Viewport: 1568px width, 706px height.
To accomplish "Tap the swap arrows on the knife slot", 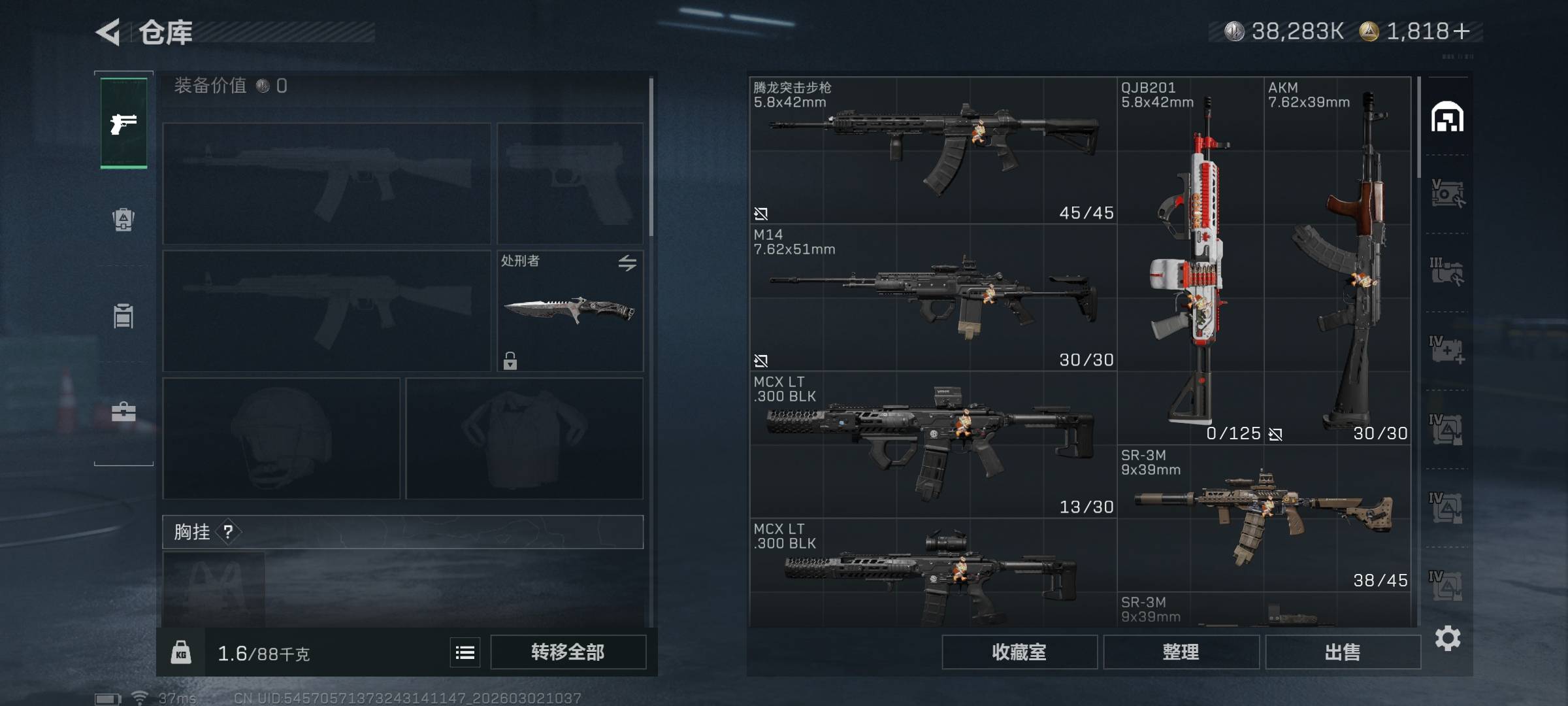I will tap(627, 263).
